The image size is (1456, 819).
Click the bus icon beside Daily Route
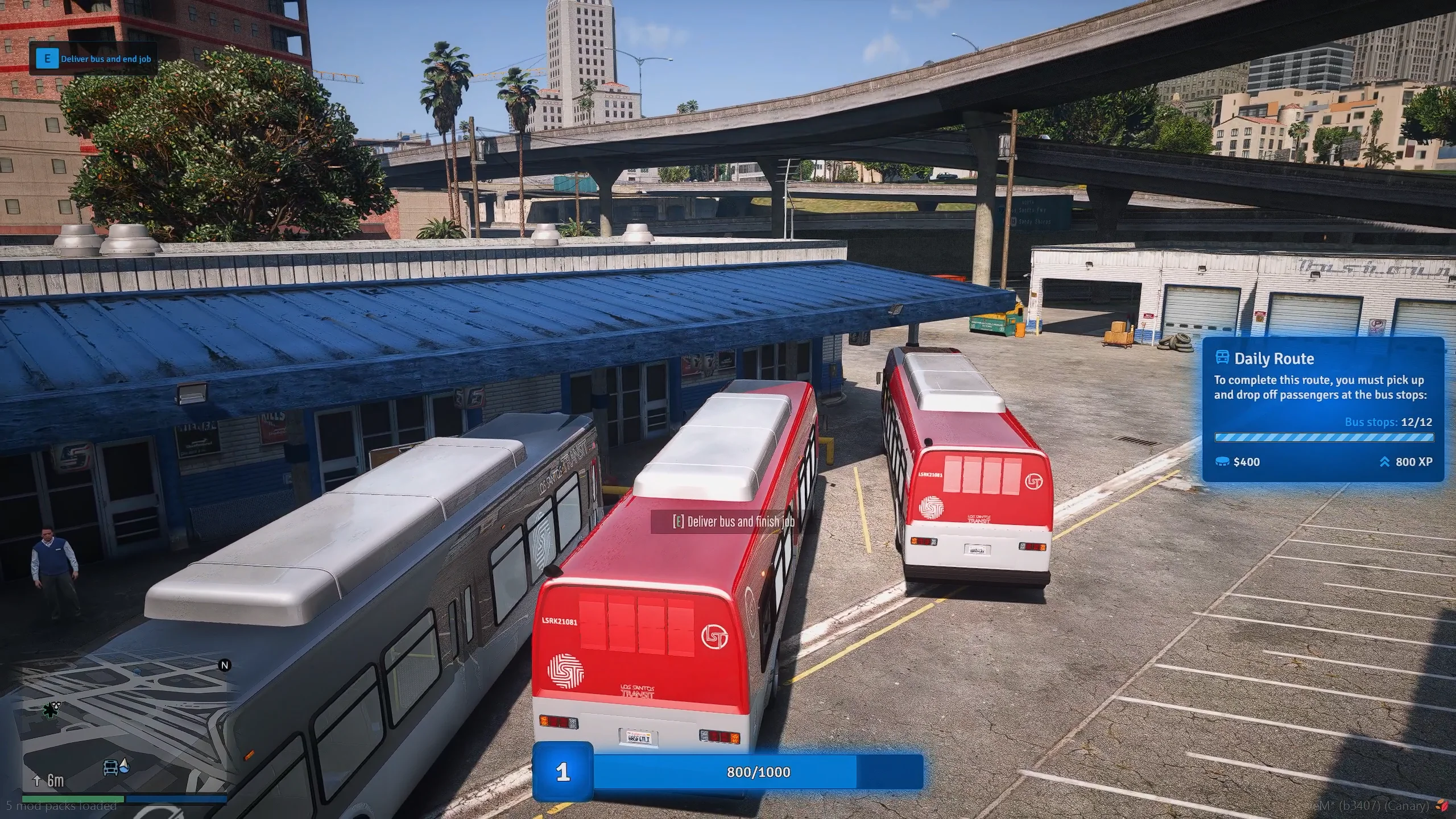pyautogui.click(x=1222, y=358)
